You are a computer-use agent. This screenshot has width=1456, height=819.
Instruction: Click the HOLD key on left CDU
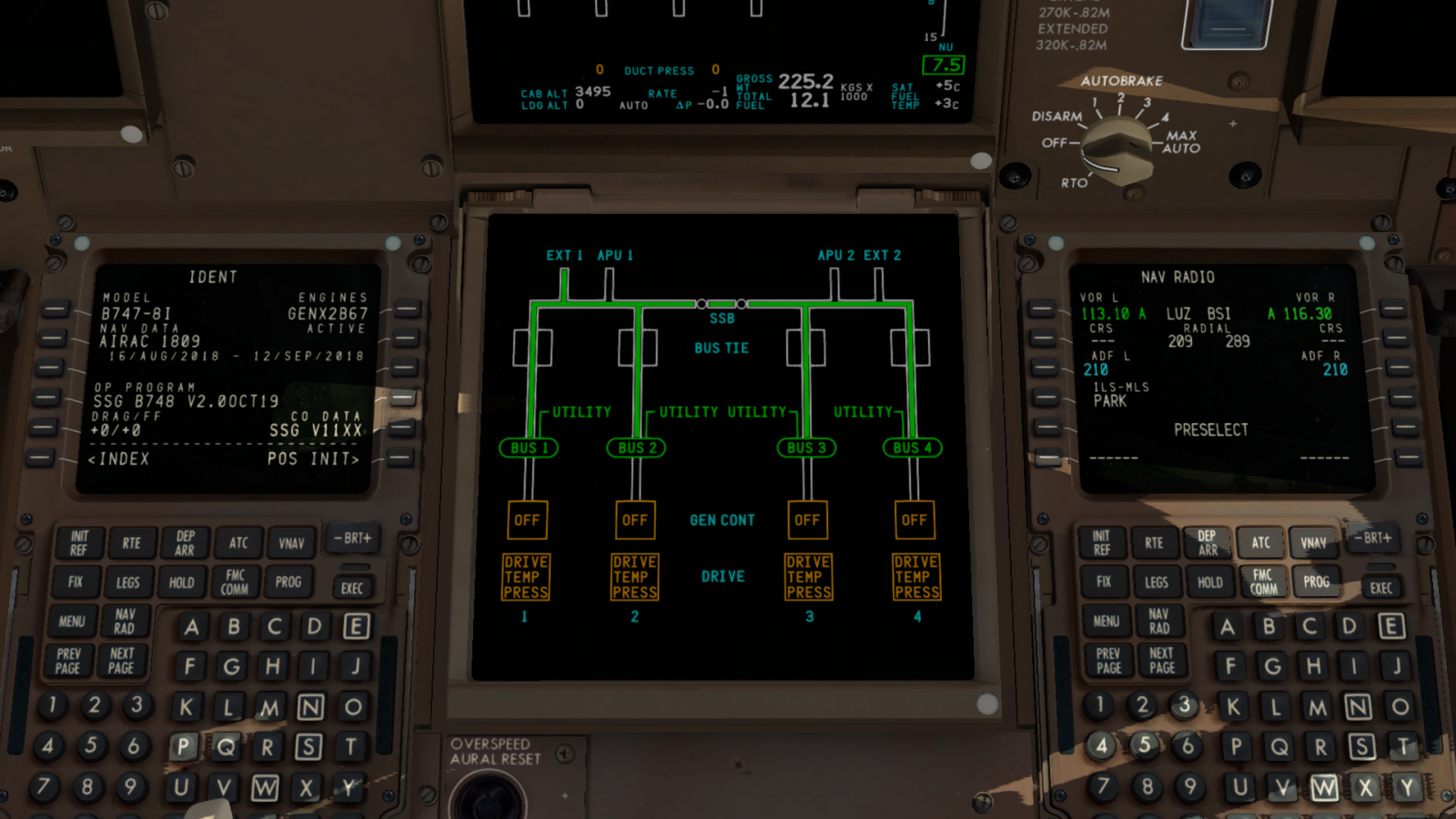click(181, 582)
